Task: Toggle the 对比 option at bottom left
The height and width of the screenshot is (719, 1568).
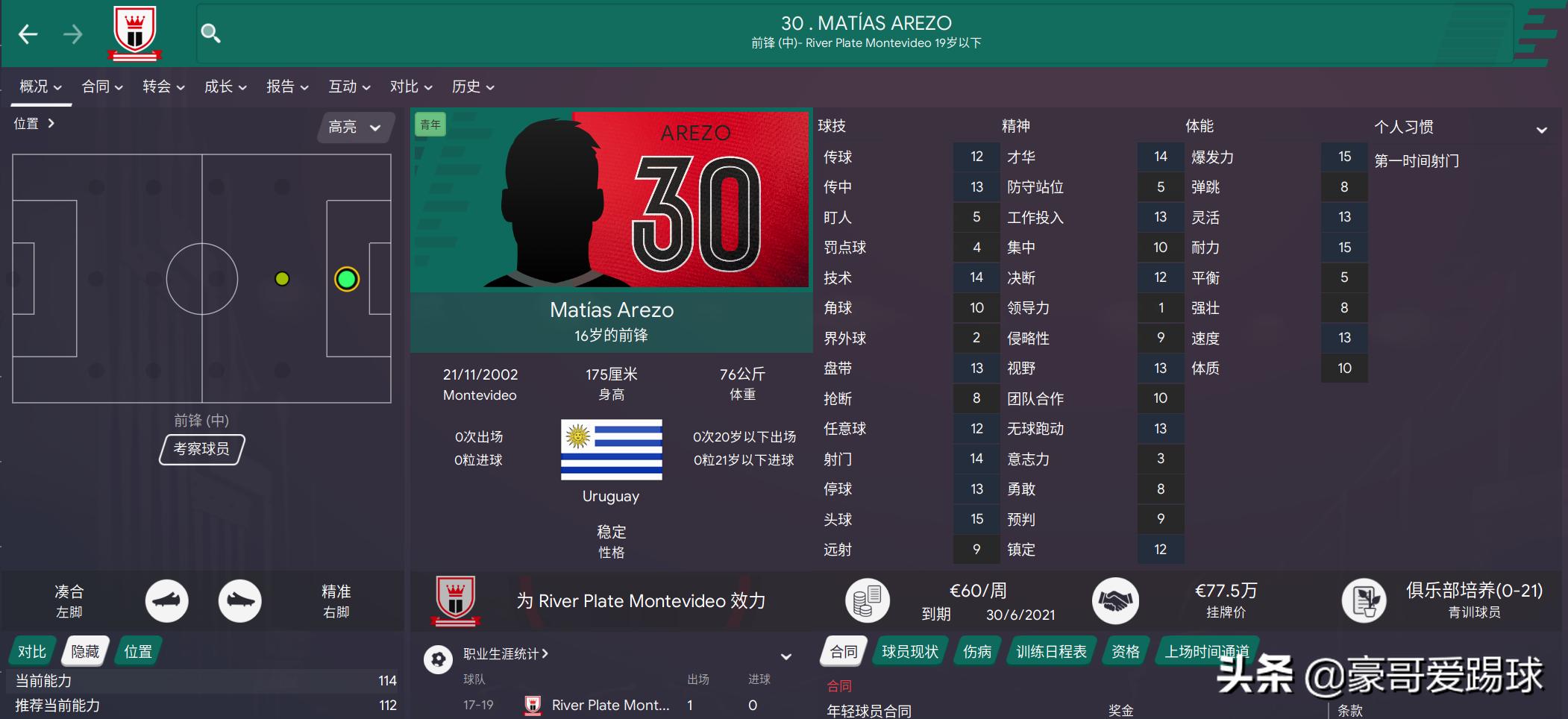Action: (31, 650)
